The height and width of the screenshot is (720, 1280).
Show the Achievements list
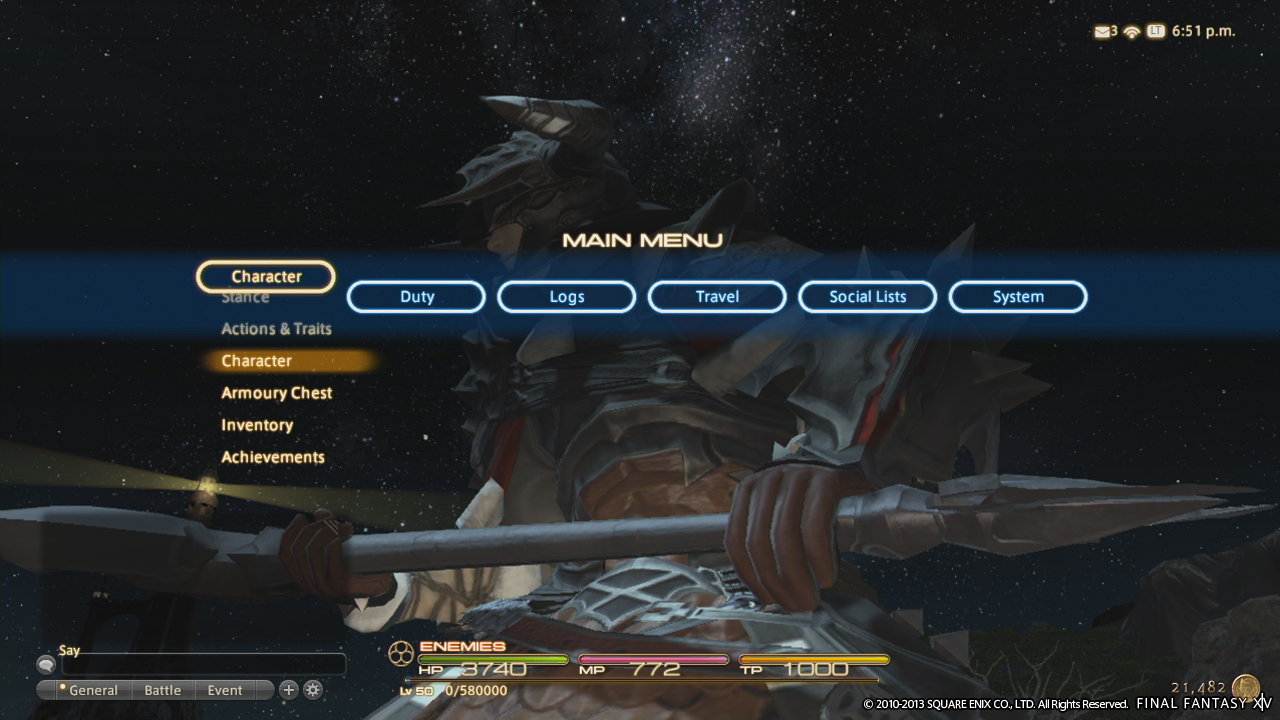[273, 457]
